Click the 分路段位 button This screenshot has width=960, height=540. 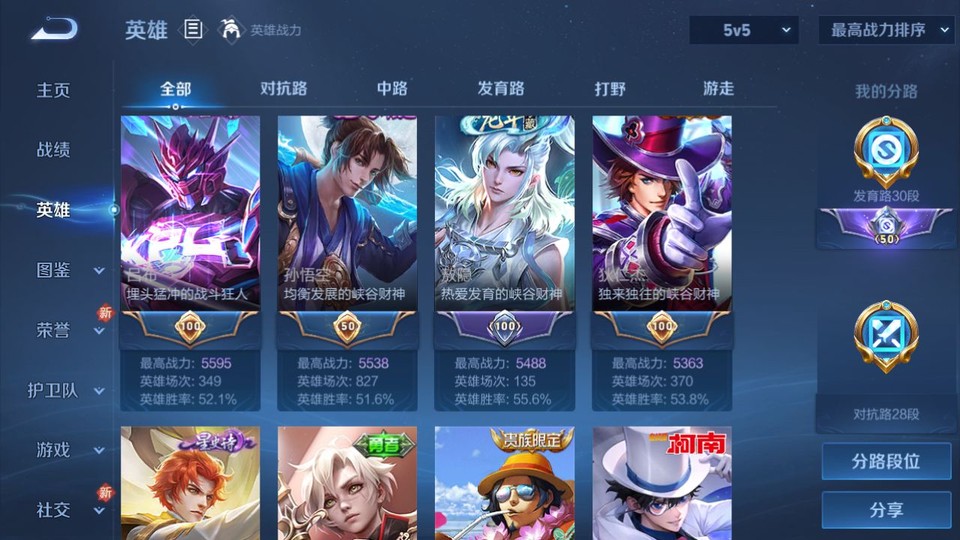click(886, 462)
